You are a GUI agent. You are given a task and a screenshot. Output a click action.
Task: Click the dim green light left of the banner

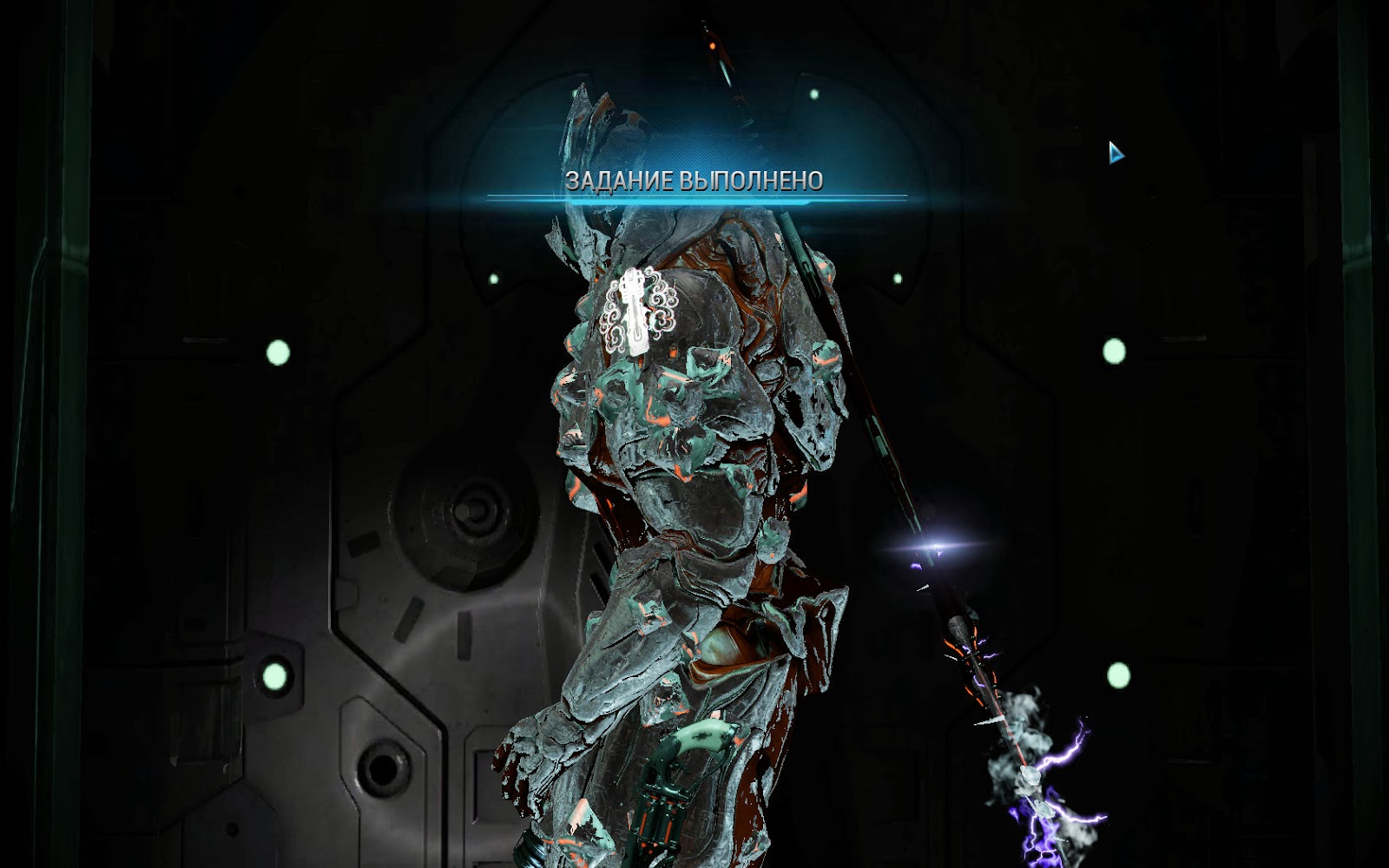(x=495, y=279)
